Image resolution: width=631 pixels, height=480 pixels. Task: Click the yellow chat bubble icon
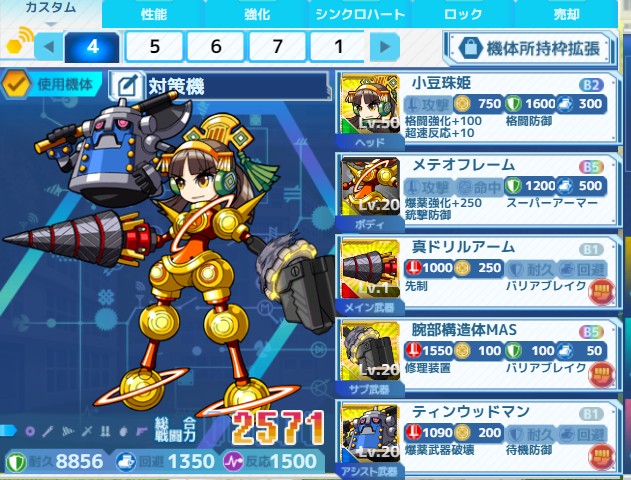tap(17, 45)
